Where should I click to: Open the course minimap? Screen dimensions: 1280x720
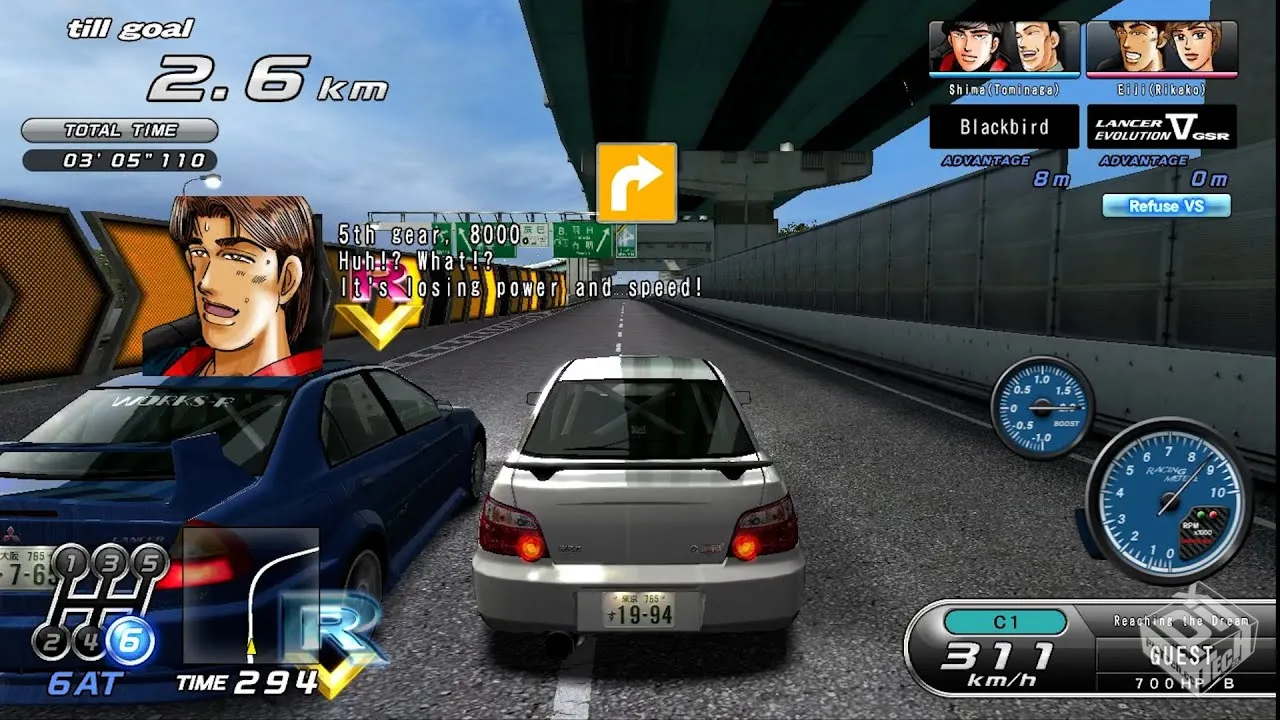(x=251, y=595)
